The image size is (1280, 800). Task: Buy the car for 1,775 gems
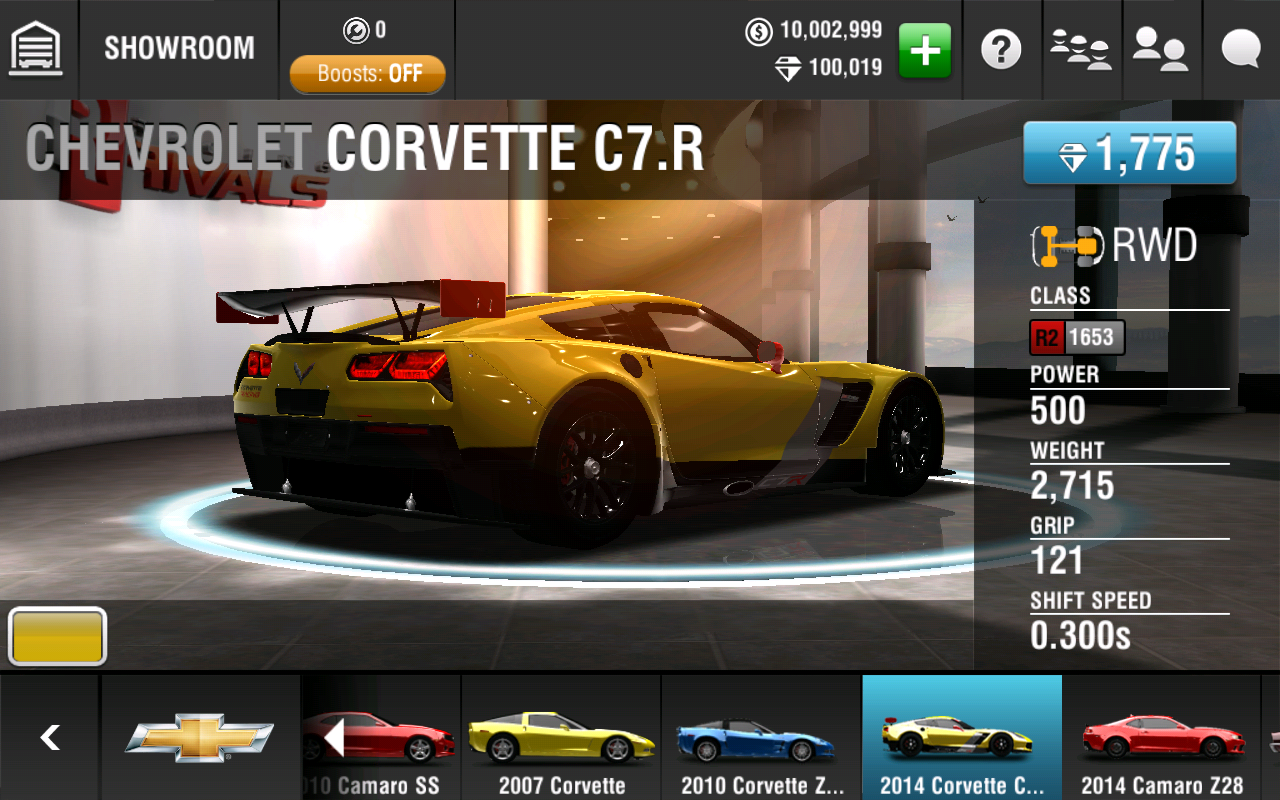(x=1129, y=154)
